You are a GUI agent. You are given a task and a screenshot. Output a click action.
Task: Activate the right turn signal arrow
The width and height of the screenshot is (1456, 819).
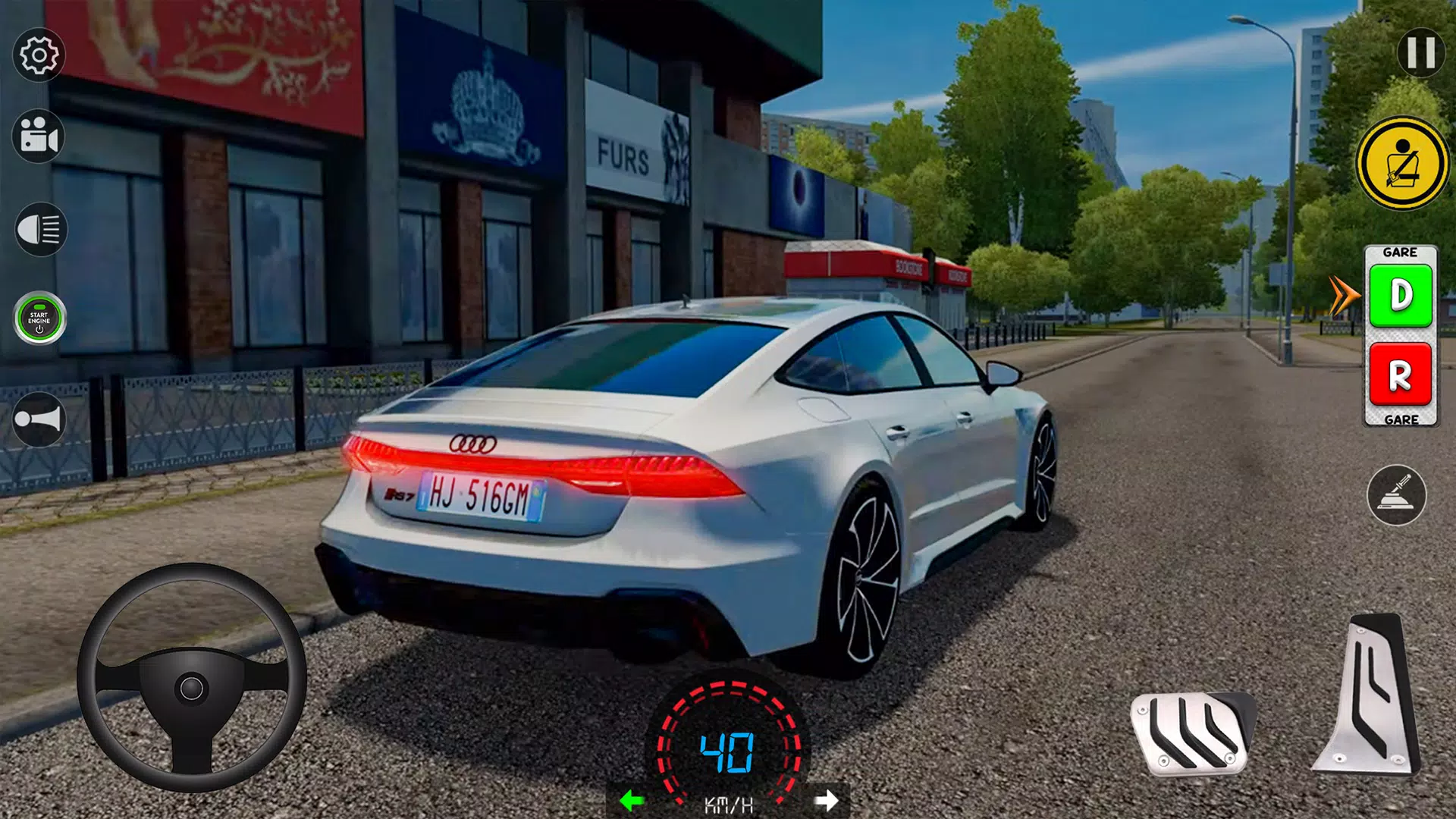point(826,800)
